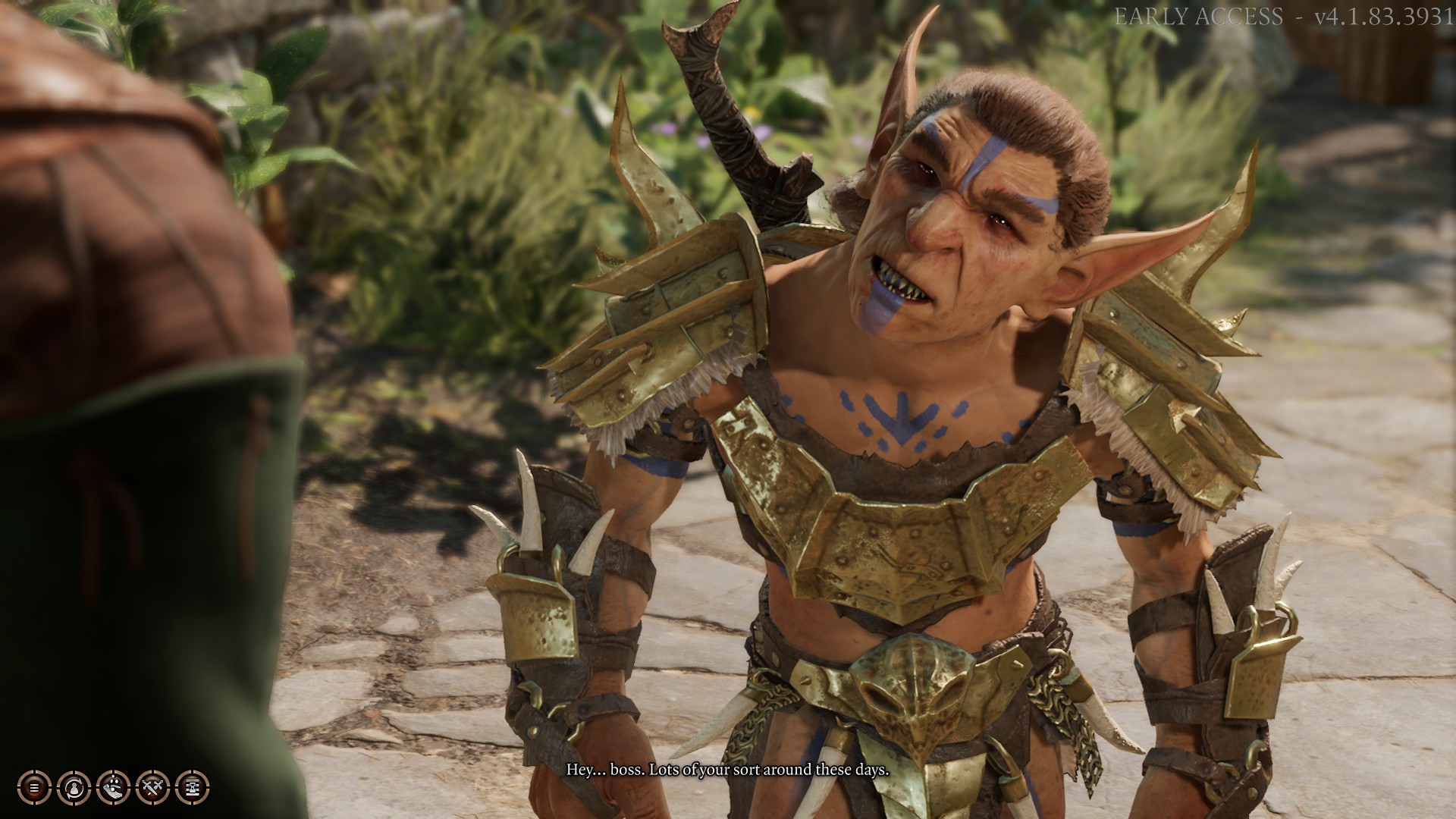Open dialogue history via the hourglass icon
The image size is (1456, 819).
click(x=192, y=788)
